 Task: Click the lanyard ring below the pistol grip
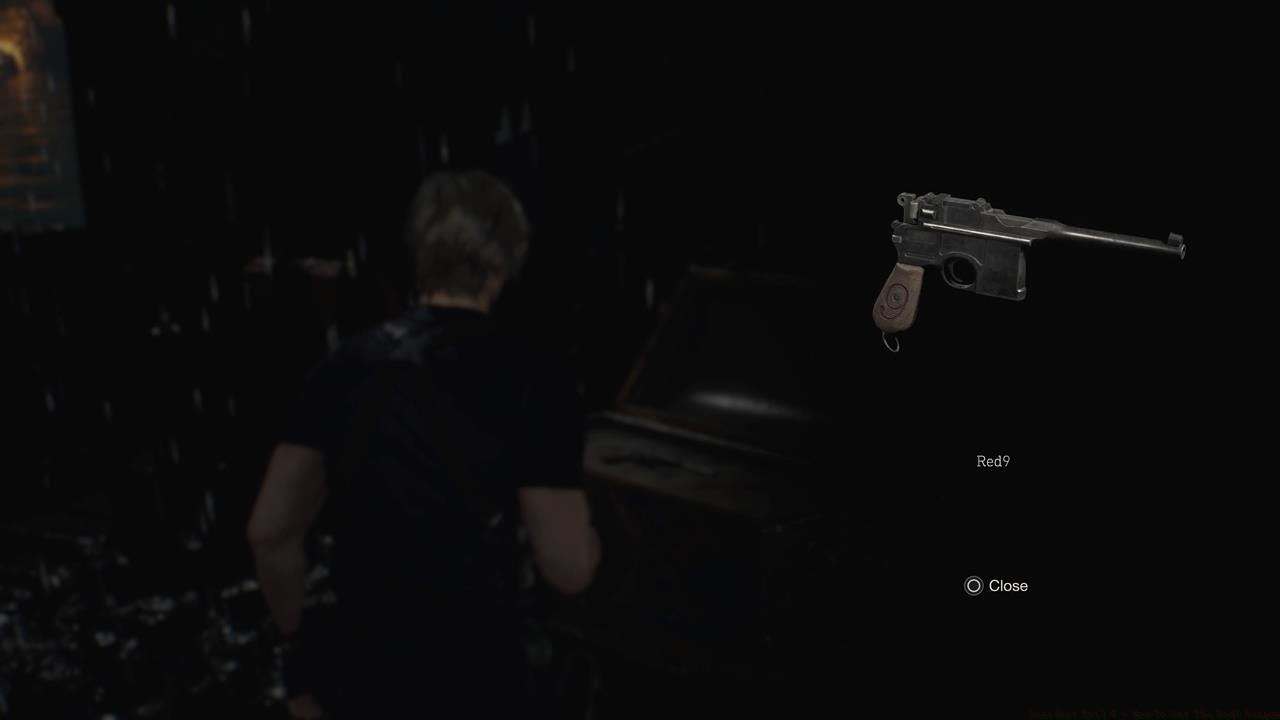pyautogui.click(x=889, y=345)
